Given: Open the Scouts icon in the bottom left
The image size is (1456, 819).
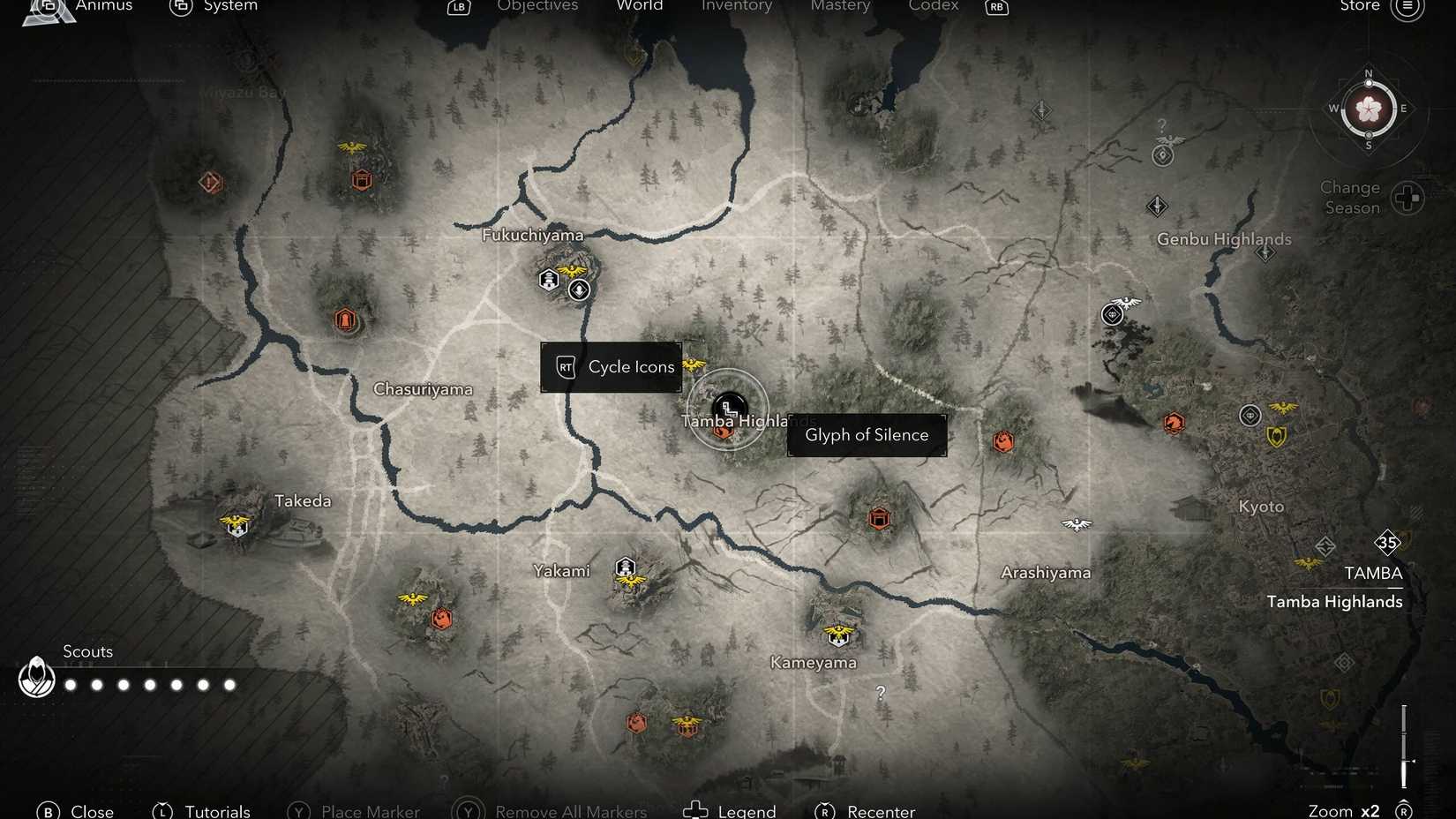Looking at the screenshot, I should (x=36, y=678).
